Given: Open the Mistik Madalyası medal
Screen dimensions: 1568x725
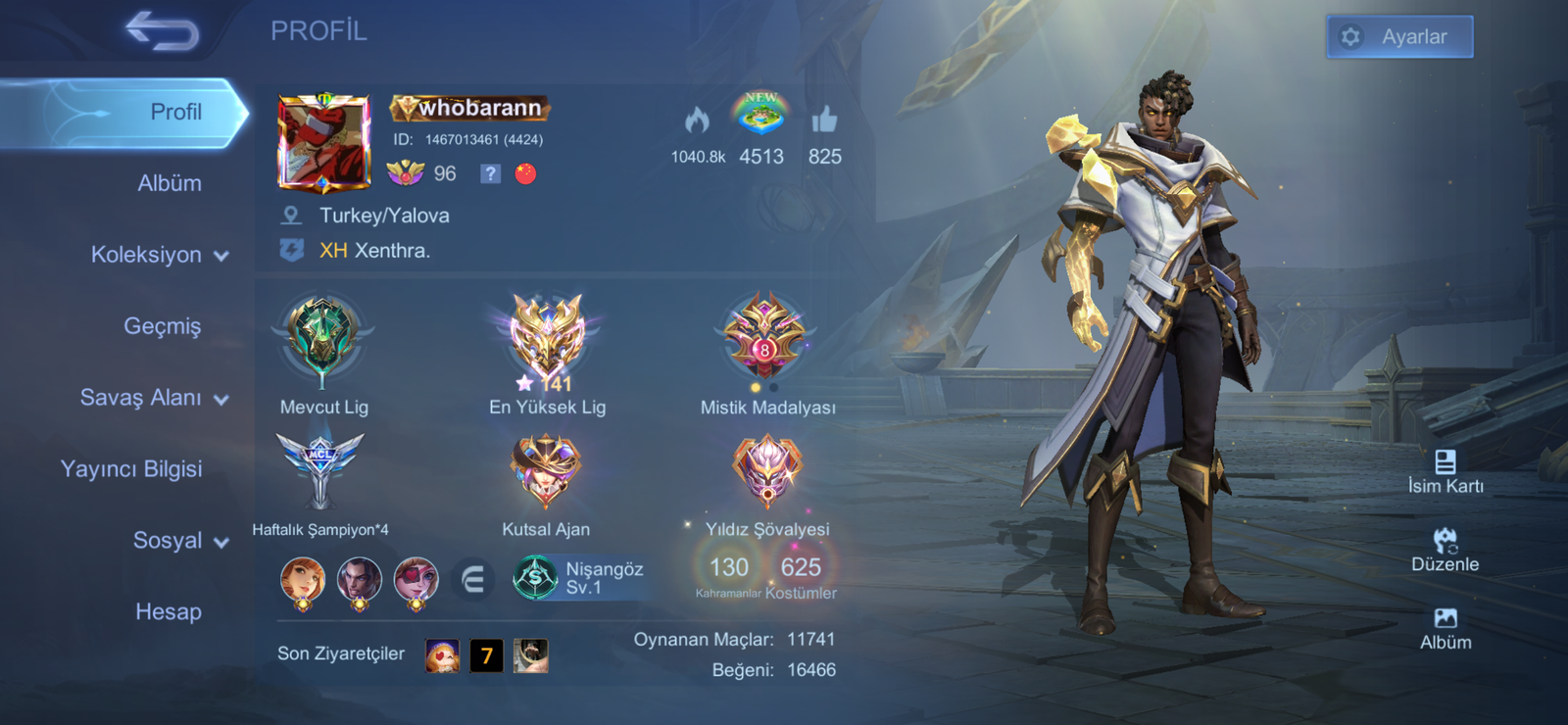Looking at the screenshot, I should [x=765, y=338].
